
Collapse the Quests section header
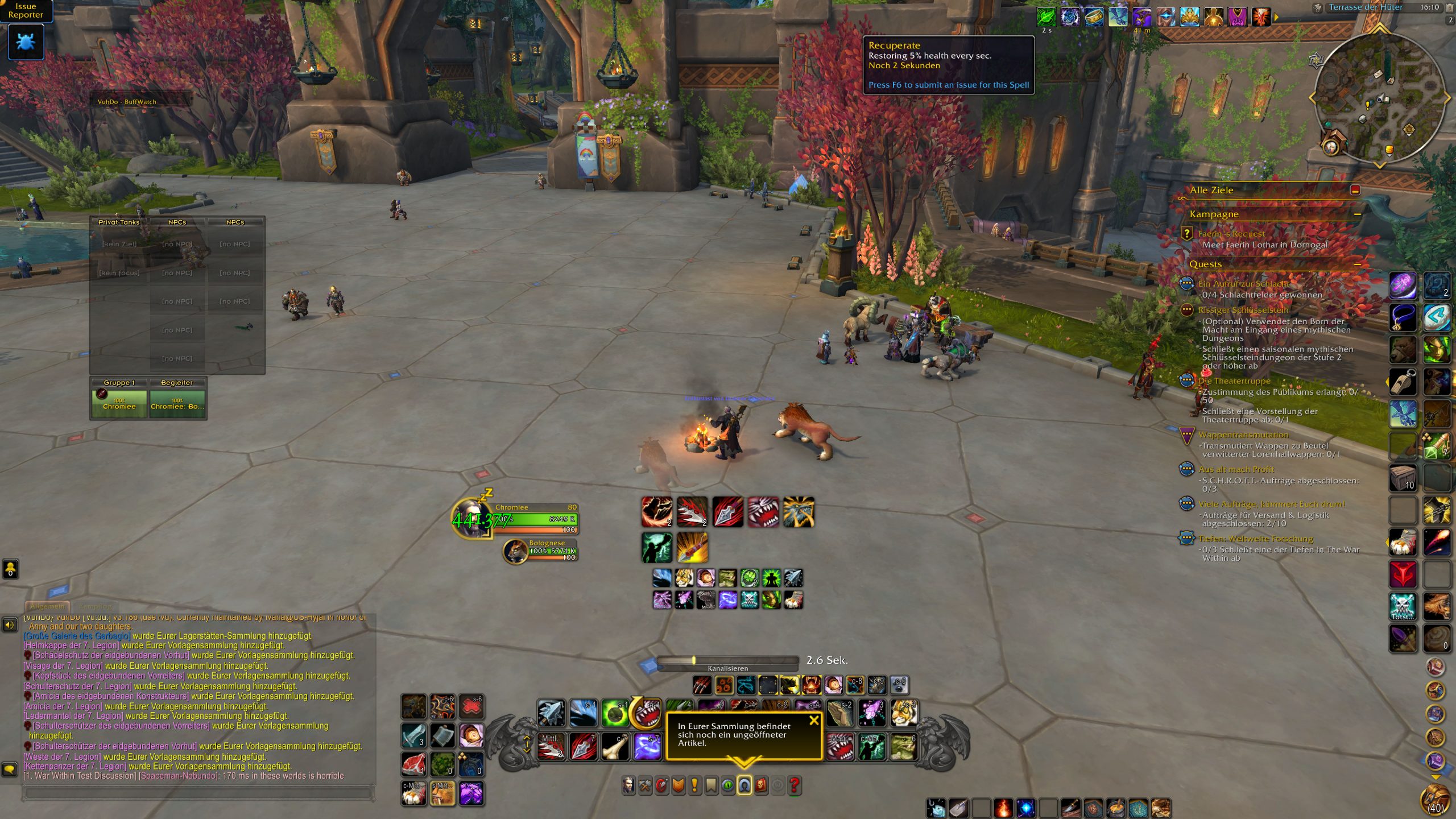tap(1357, 264)
